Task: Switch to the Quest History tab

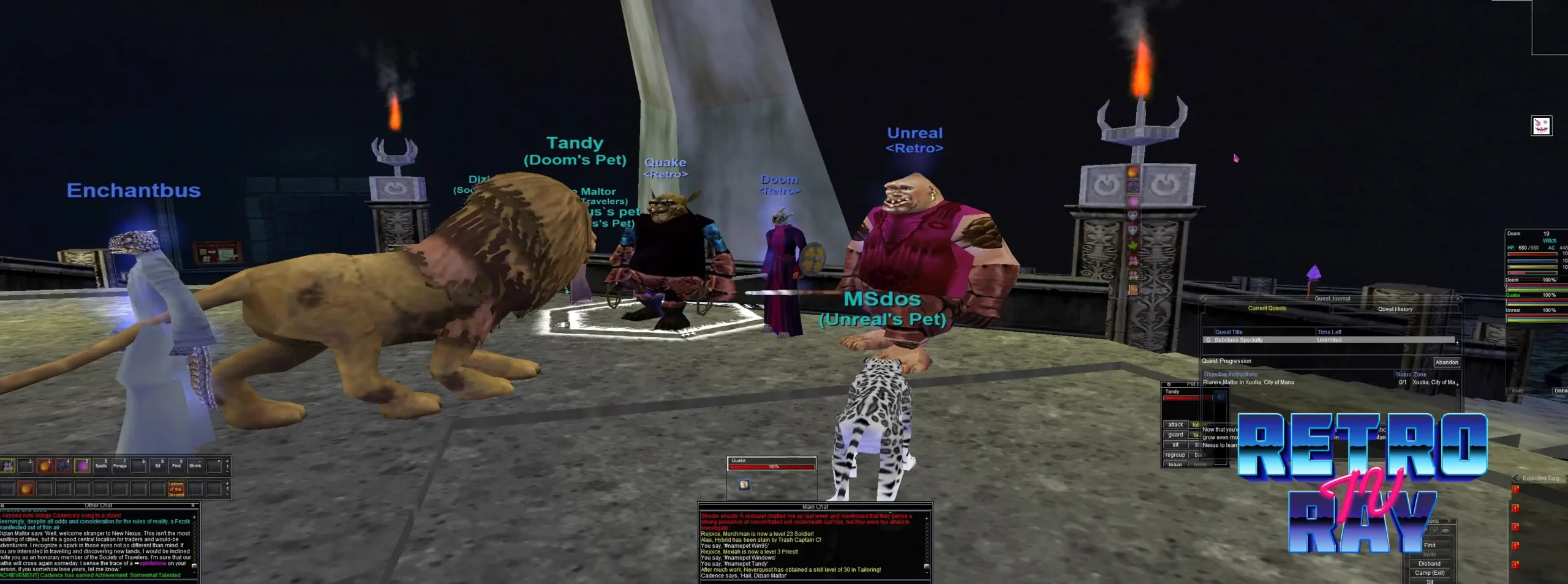Action: 1395,309
